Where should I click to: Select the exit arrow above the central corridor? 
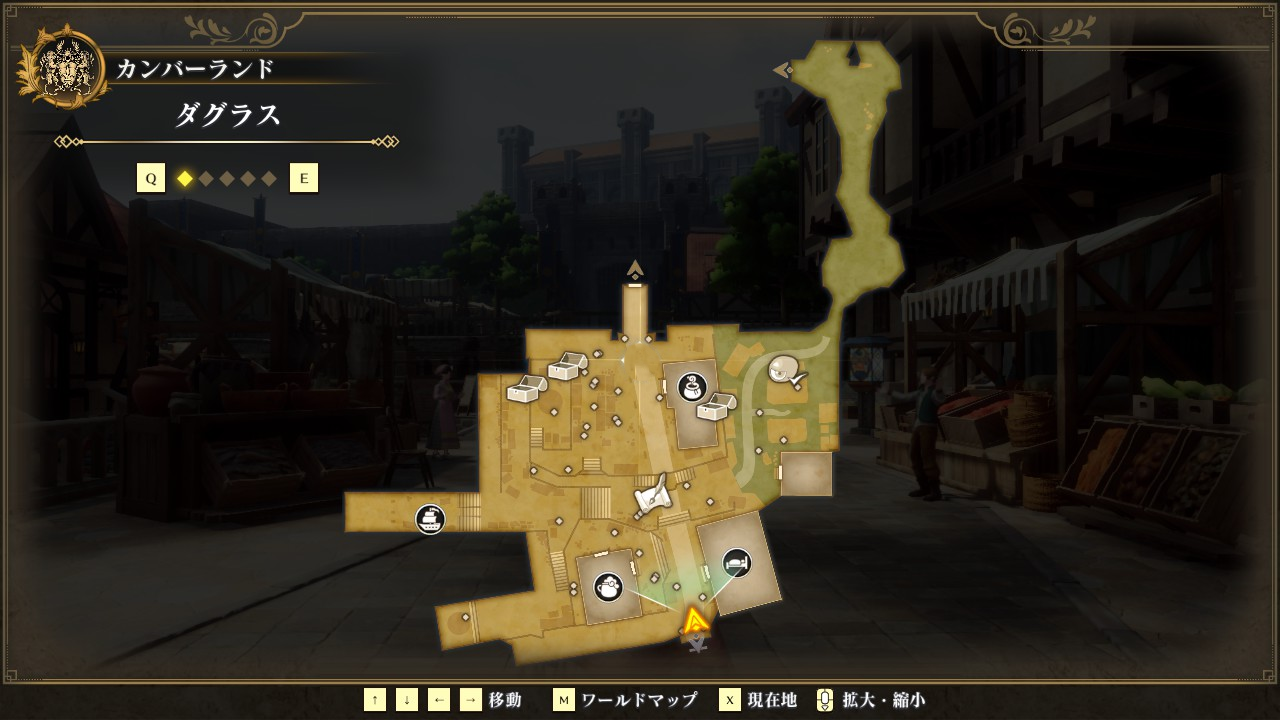pyautogui.click(x=635, y=268)
